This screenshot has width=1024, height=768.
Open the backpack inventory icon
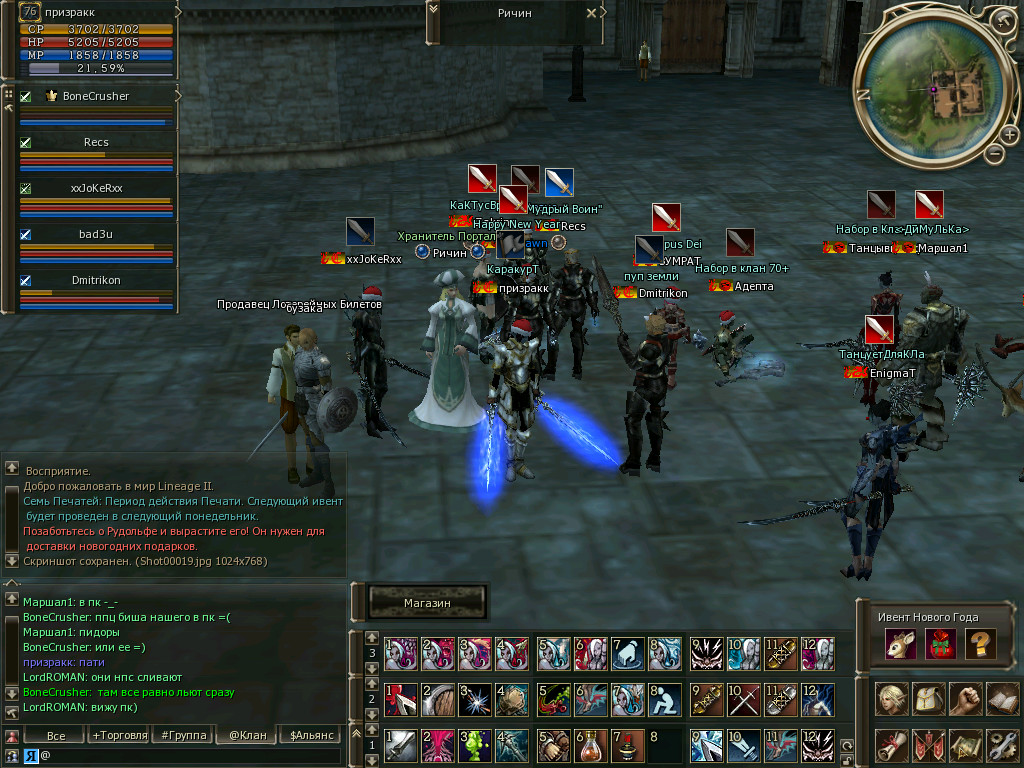[x=928, y=698]
